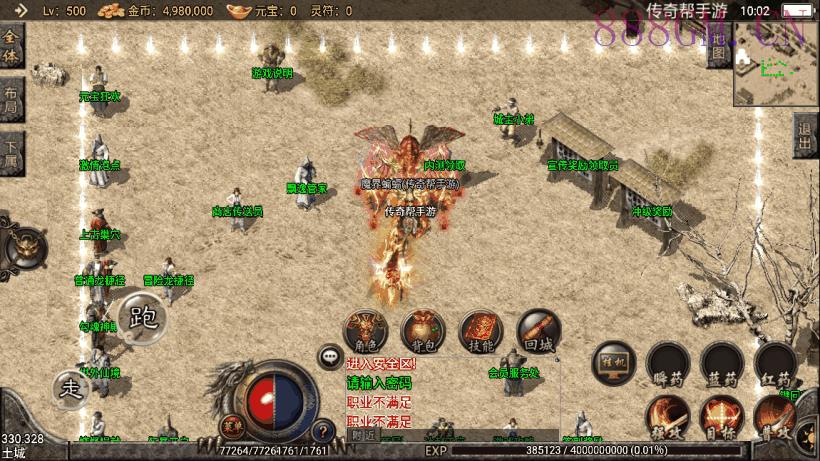Use the 红药 health potion slot
This screenshot has width=820, height=461.
[x=776, y=364]
